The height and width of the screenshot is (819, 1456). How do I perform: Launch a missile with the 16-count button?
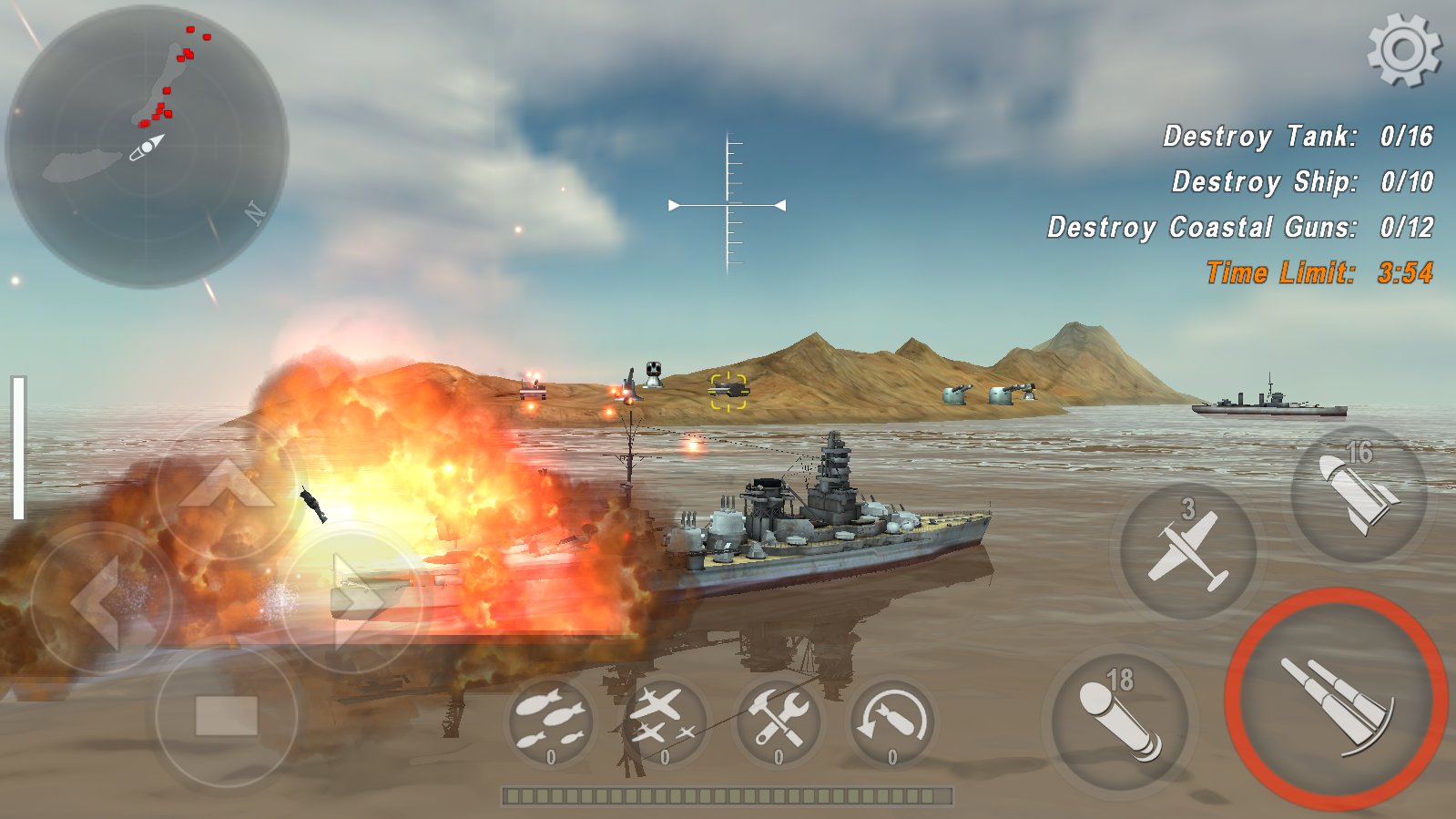[x=1359, y=493]
